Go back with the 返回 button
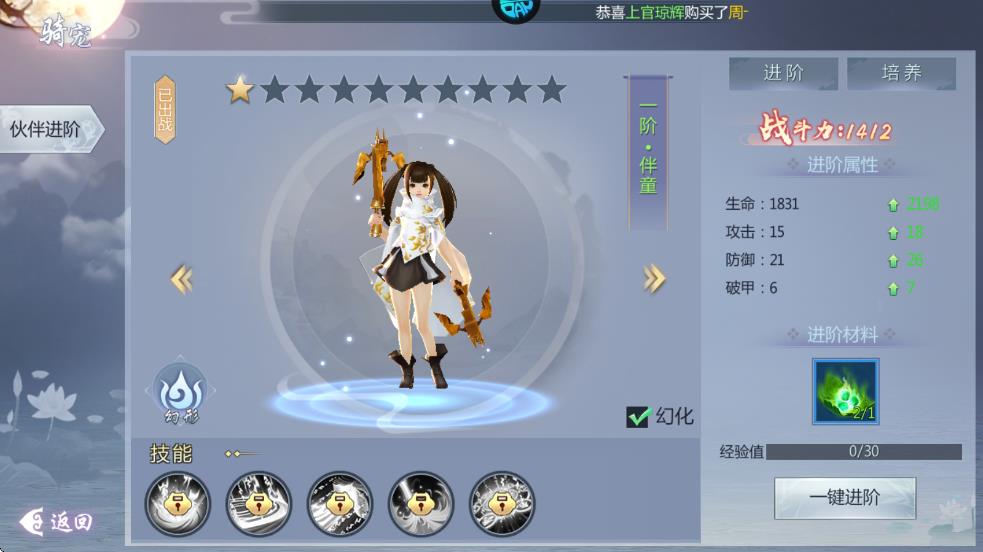 [x=58, y=521]
